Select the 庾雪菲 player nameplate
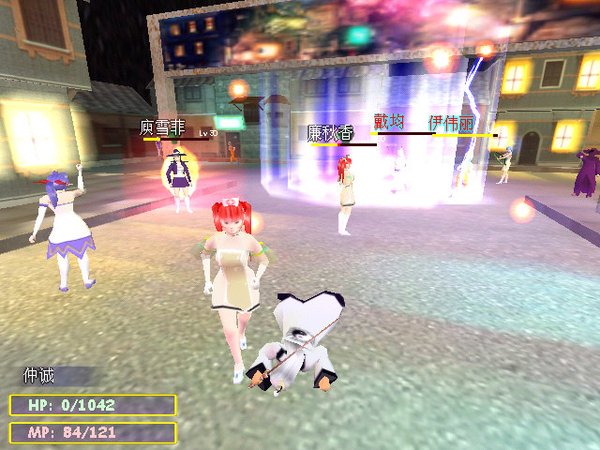This screenshot has width=600, height=450. [x=163, y=128]
